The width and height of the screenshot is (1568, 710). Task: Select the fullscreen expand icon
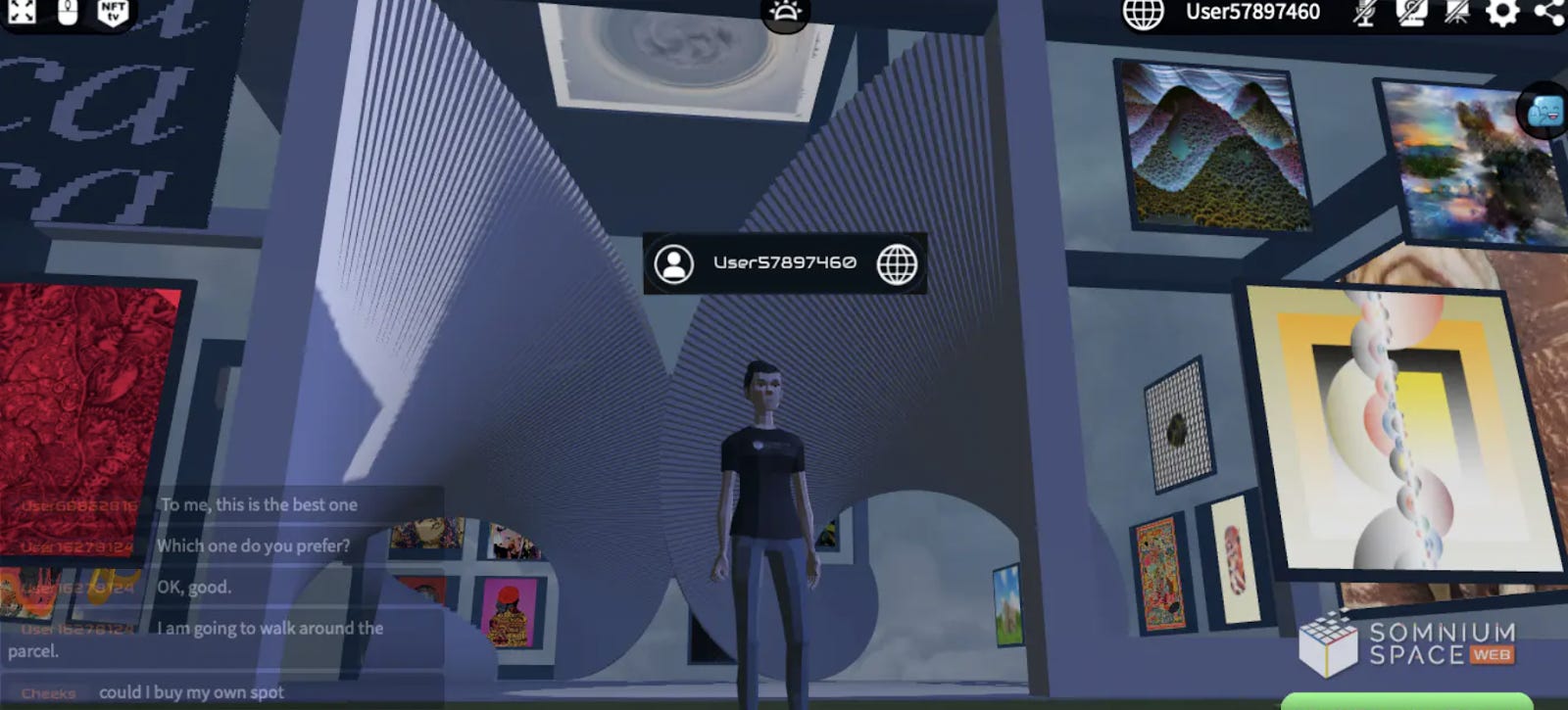coord(21,12)
